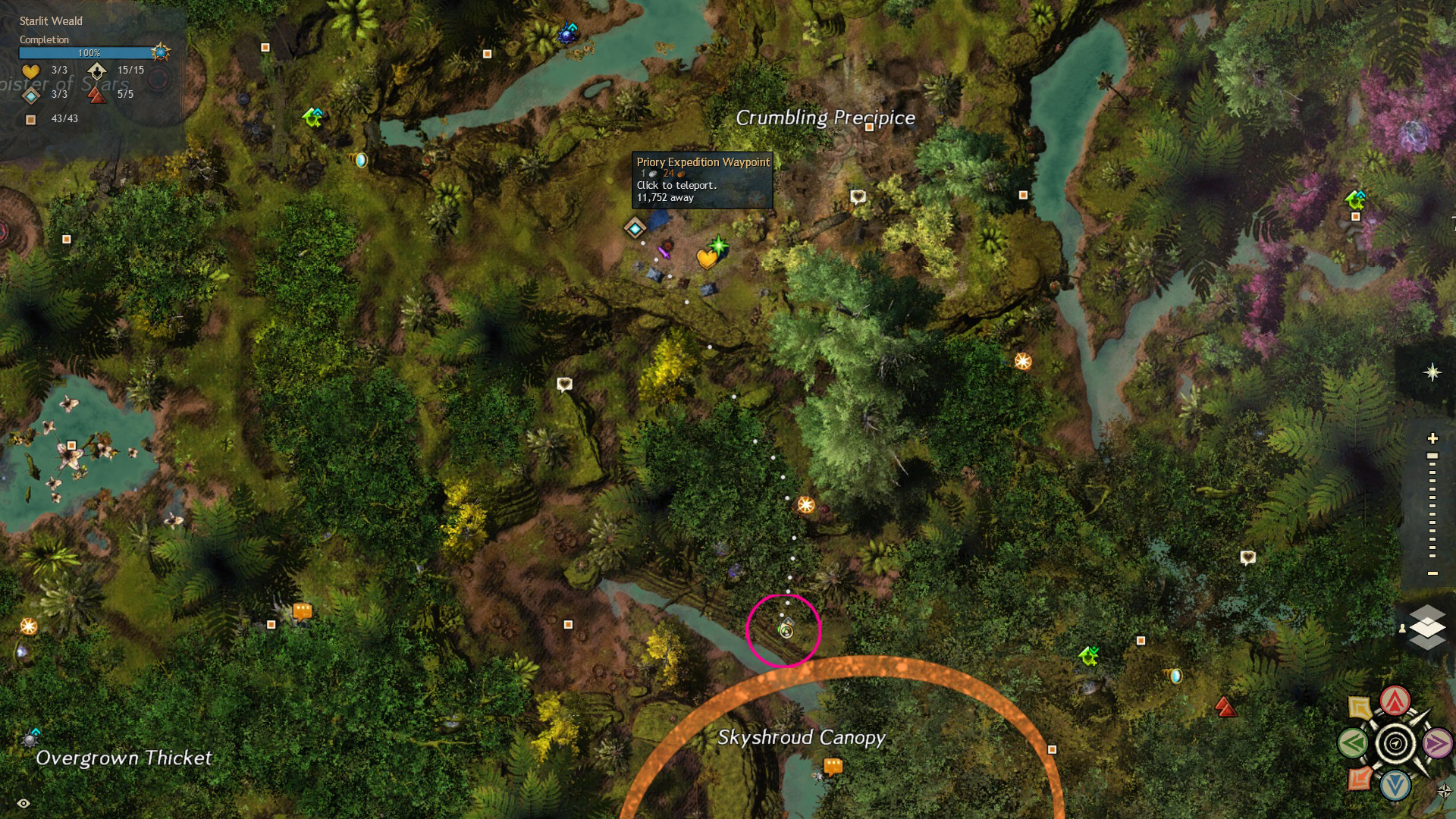Image resolution: width=1456 pixels, height=819 pixels.
Task: Choose the orange square marker button
Action: 1360,778
